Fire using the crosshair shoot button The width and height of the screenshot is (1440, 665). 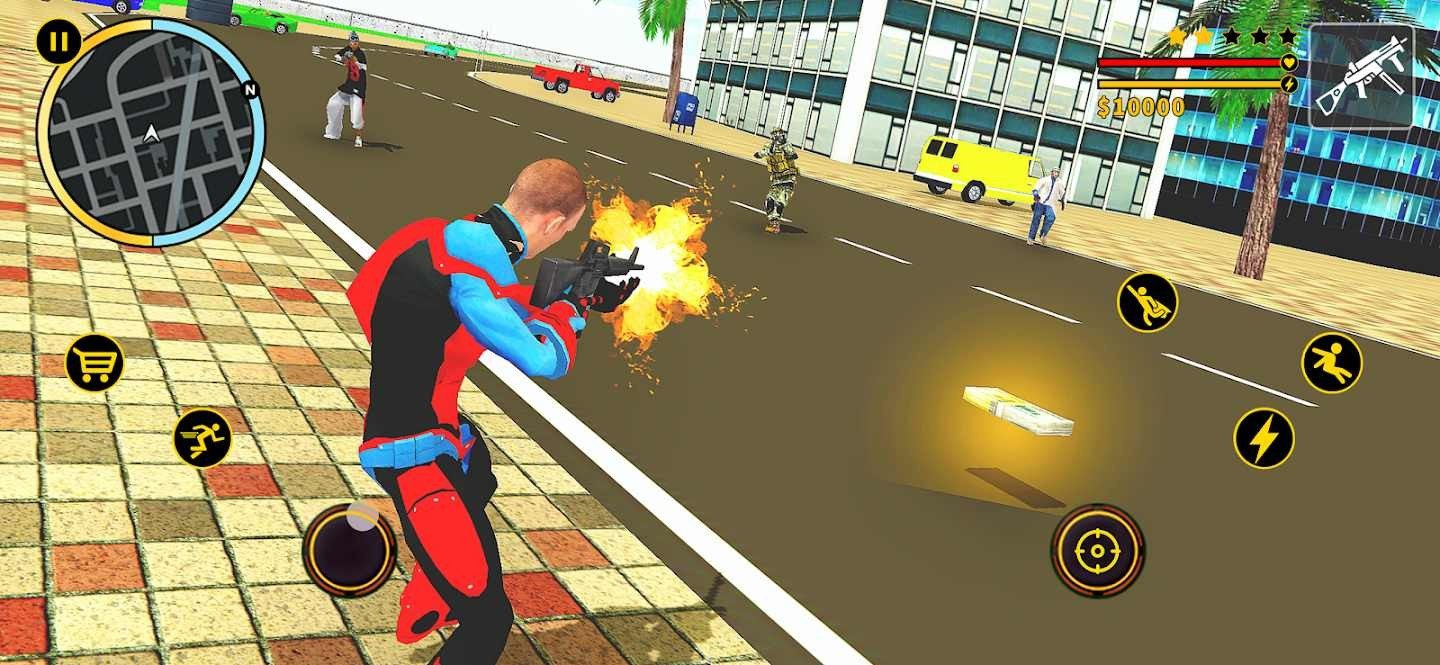[x=1098, y=550]
